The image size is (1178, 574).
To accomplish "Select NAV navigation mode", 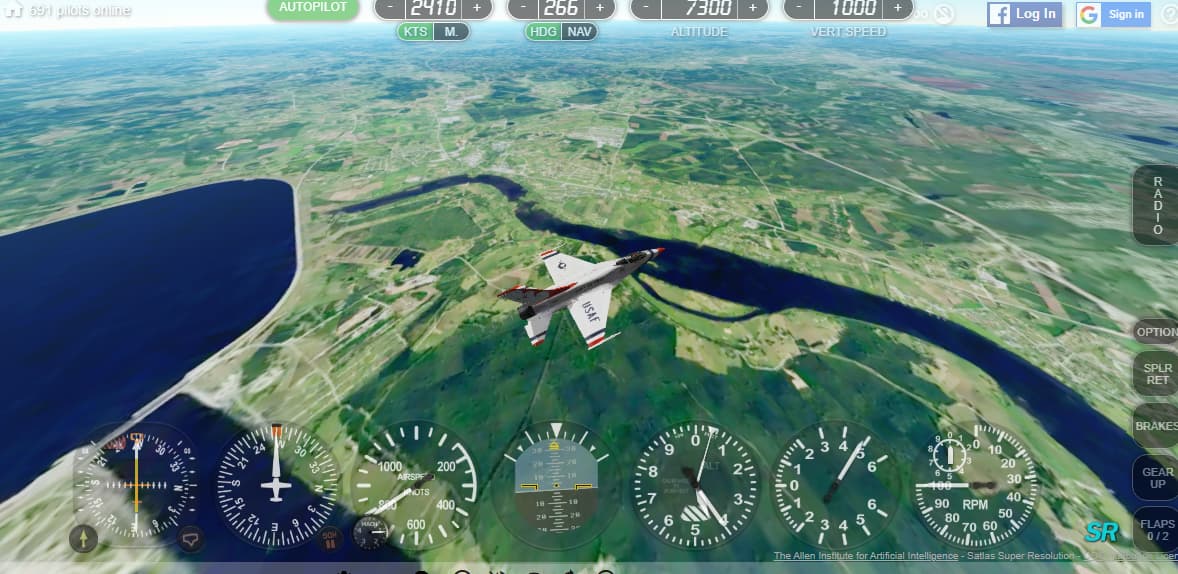I will 579,31.
